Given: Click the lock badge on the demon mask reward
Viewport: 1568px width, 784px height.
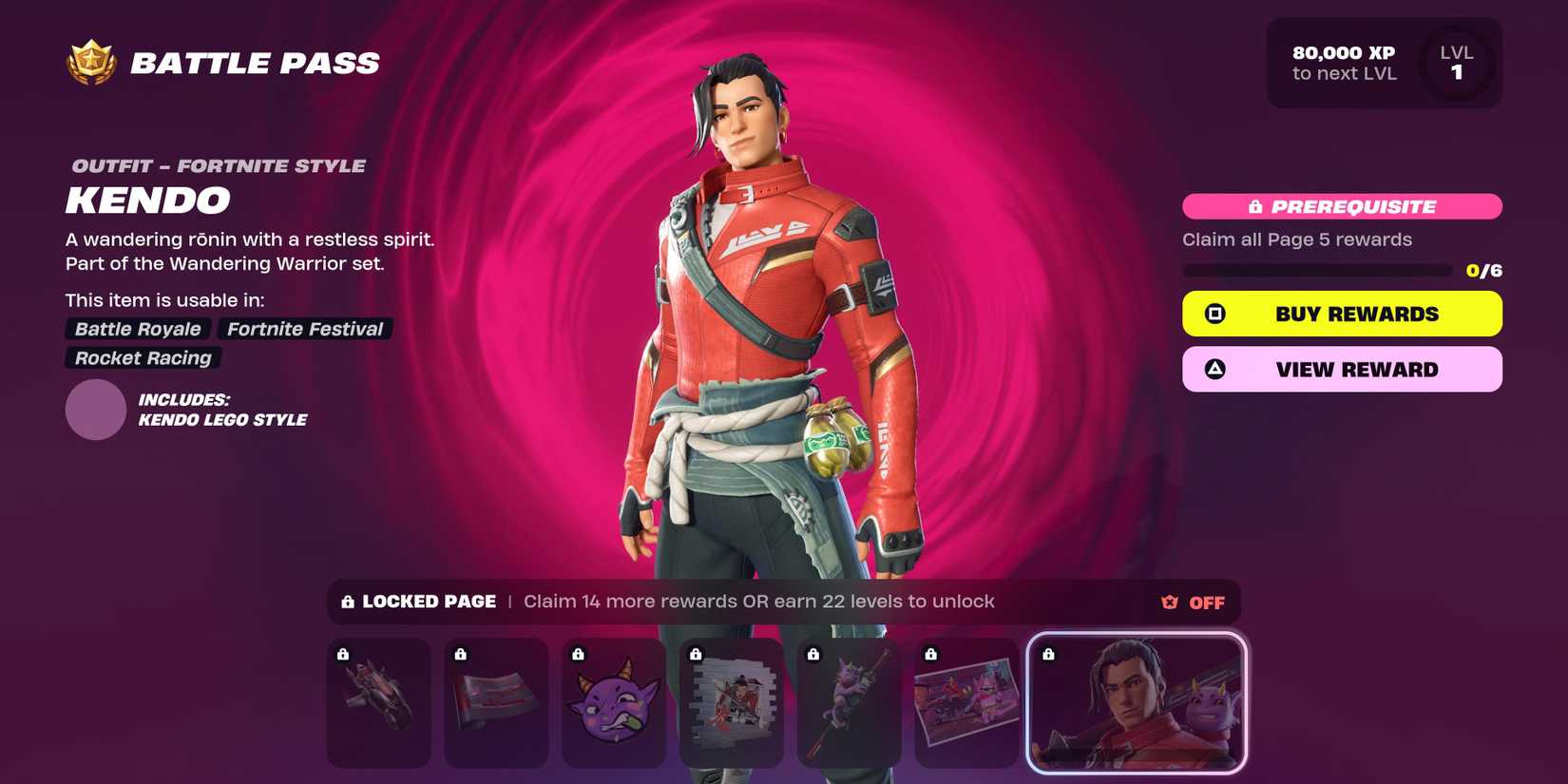Looking at the screenshot, I should [x=577, y=654].
